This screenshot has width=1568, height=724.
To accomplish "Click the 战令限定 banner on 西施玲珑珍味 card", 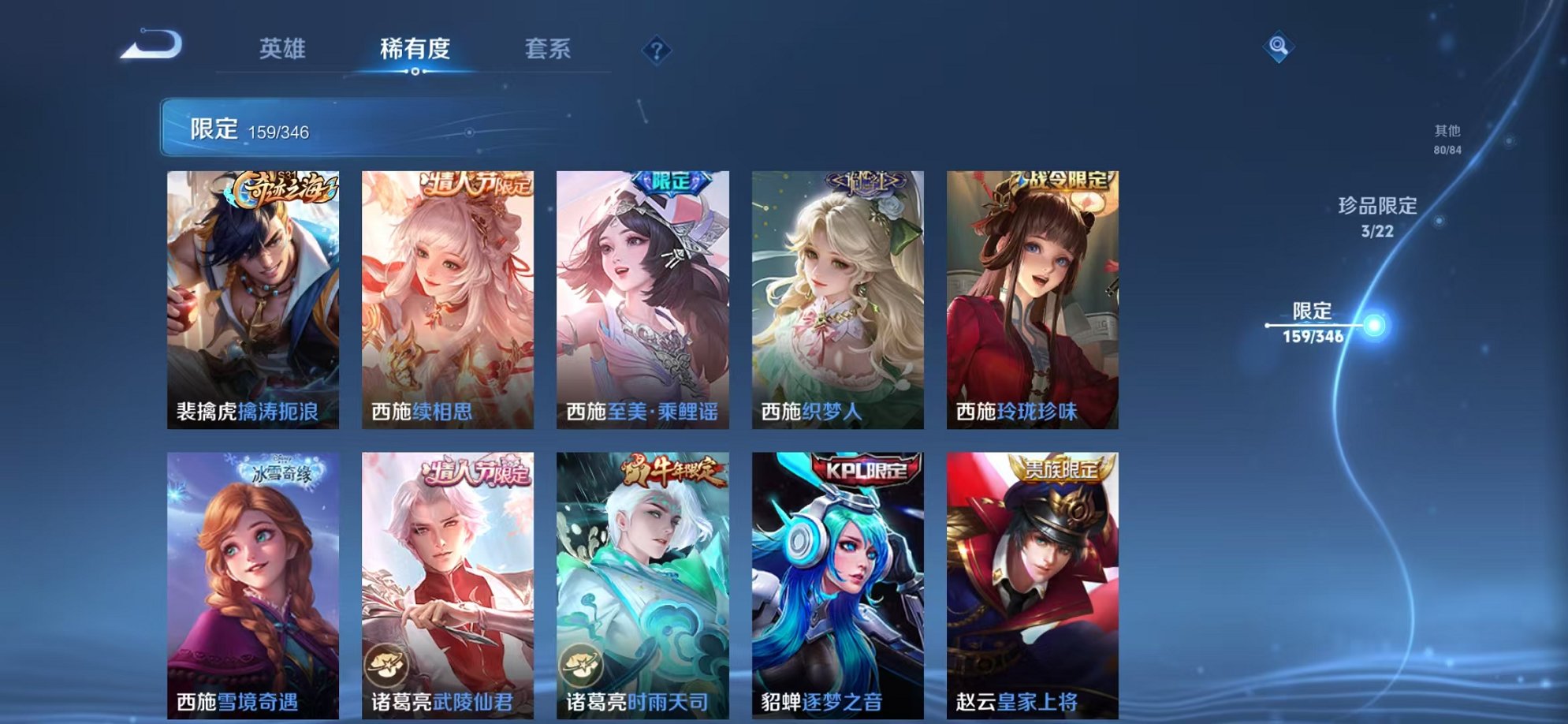I will click(x=1064, y=177).
